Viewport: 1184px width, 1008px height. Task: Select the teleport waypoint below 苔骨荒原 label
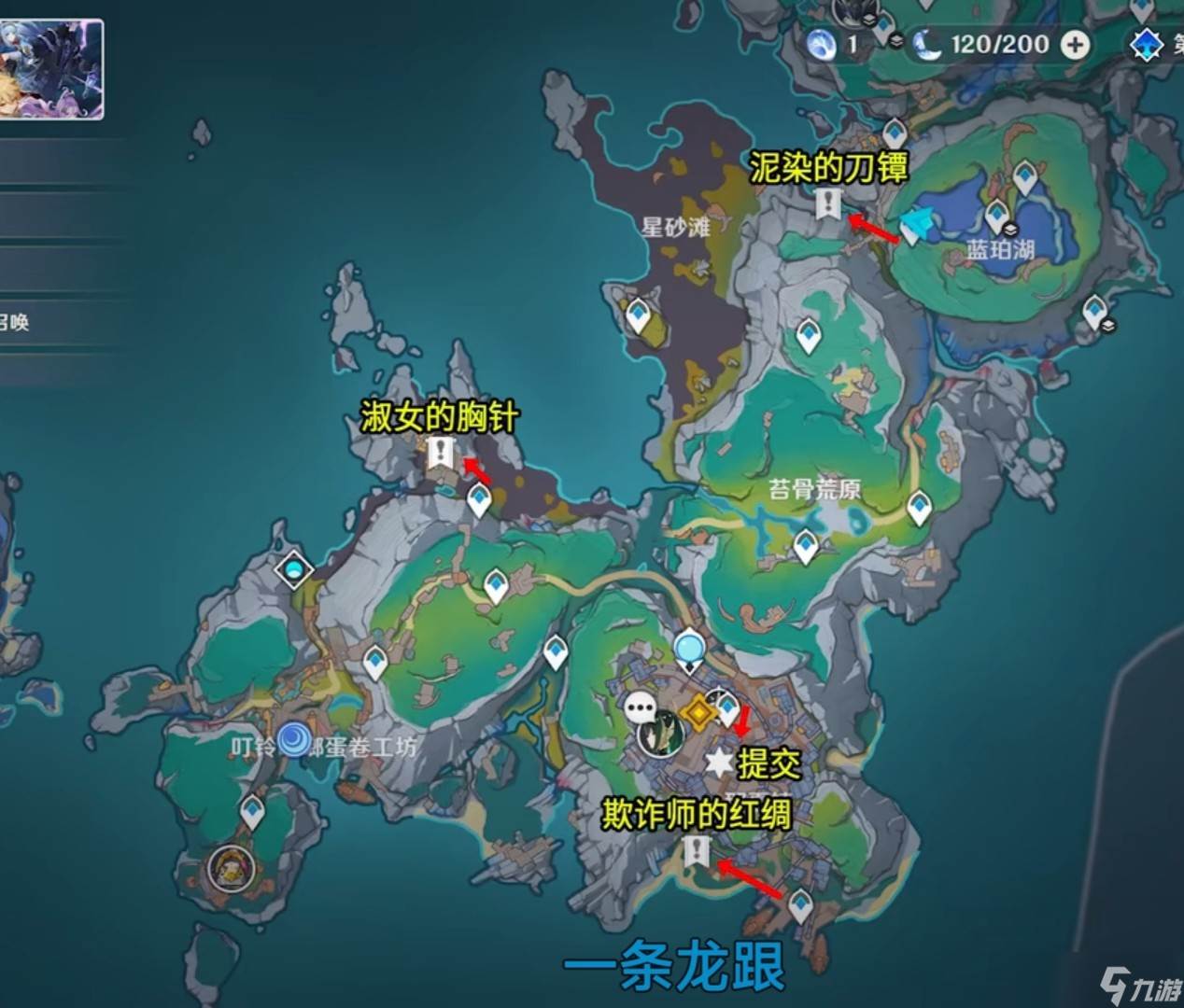click(x=806, y=546)
